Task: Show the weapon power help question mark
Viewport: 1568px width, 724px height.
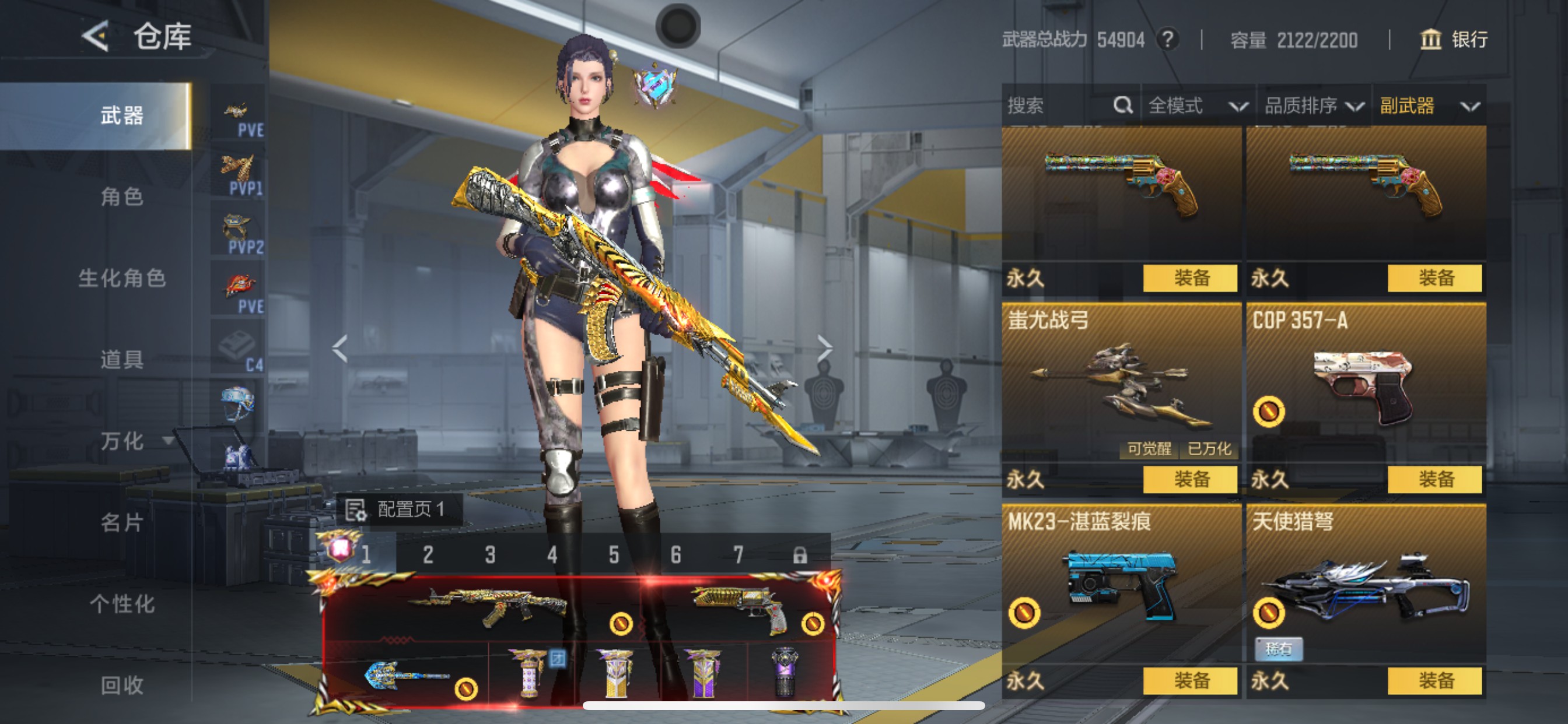Action: click(1167, 40)
